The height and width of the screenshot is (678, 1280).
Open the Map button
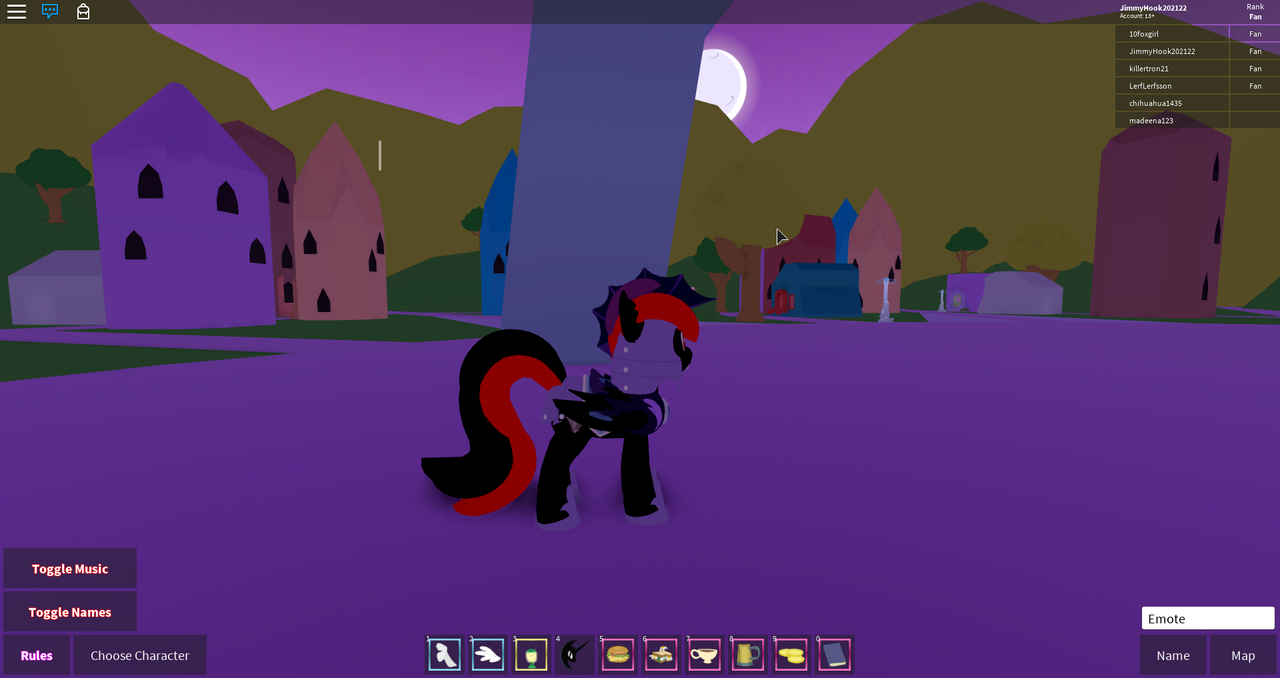point(1243,655)
